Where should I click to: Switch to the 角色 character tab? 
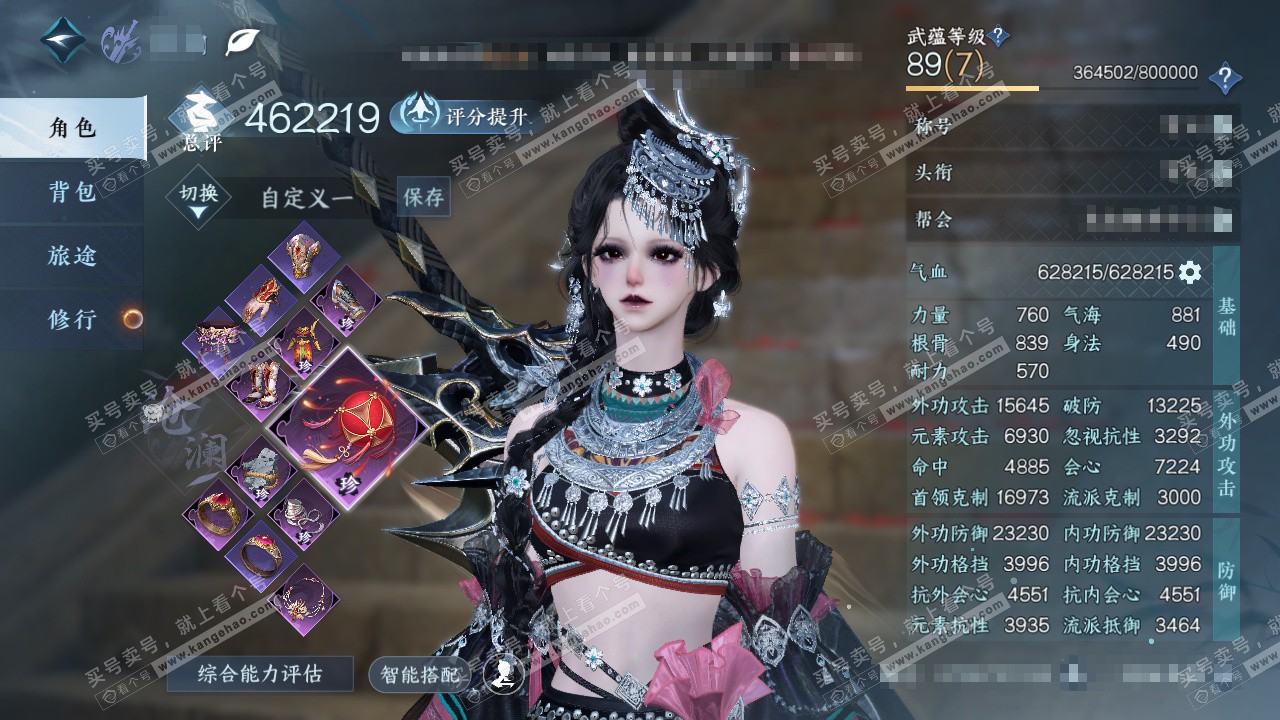click(x=72, y=128)
